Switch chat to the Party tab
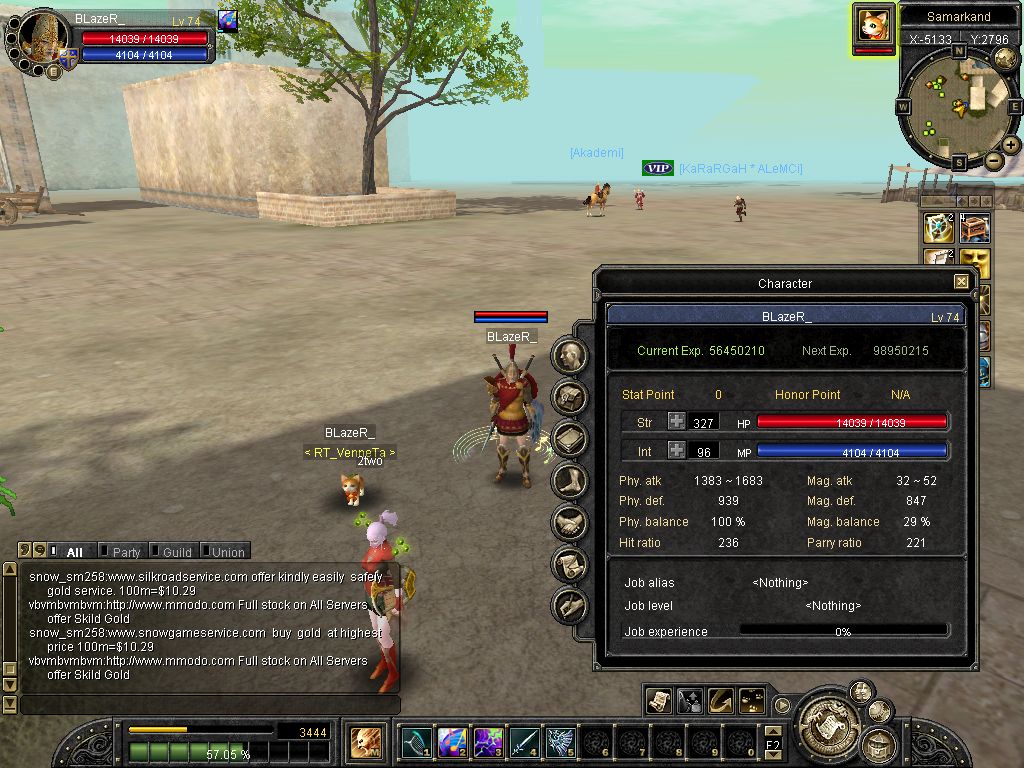 click(x=126, y=552)
